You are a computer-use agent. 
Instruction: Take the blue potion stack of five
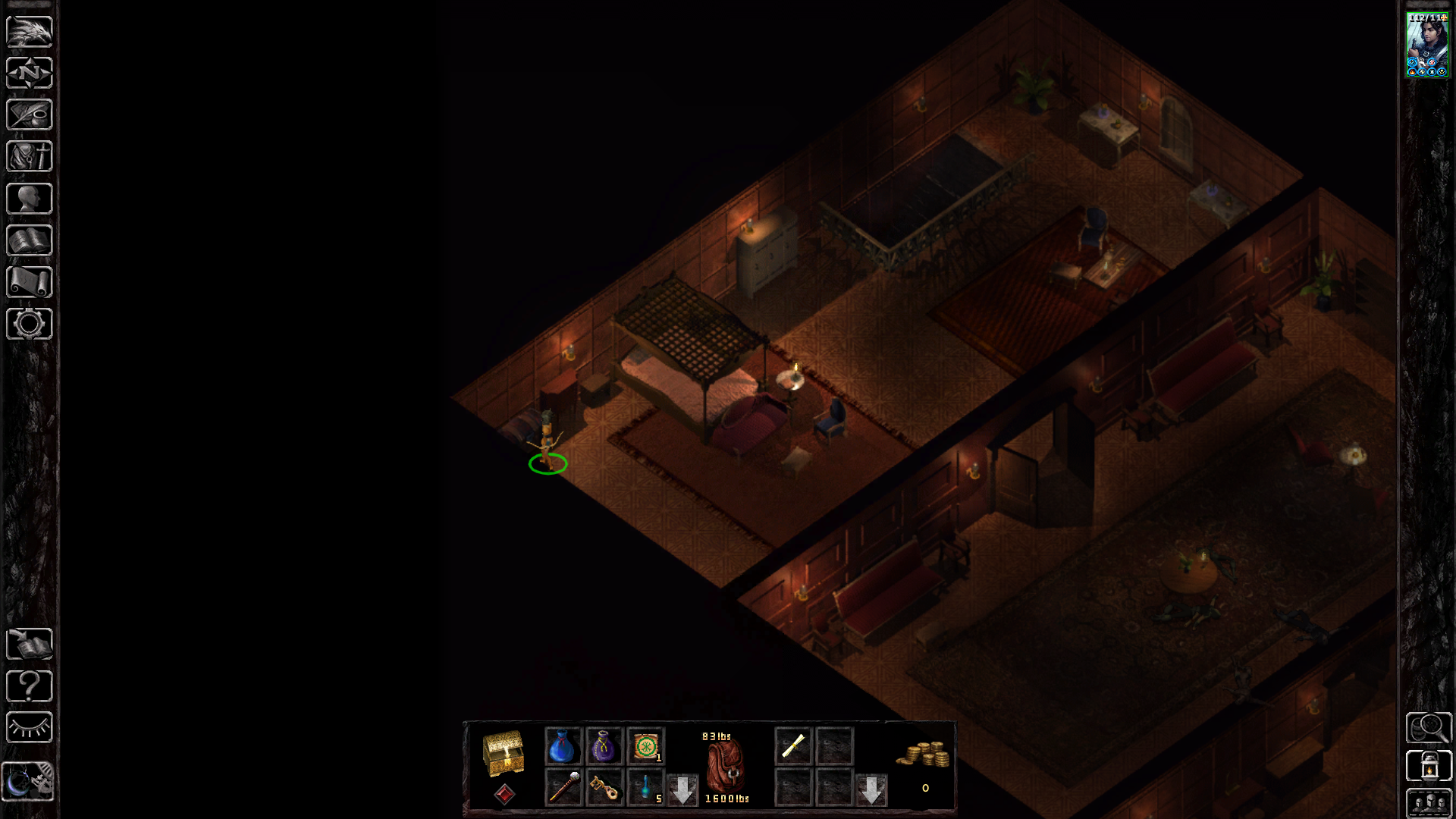coord(645,787)
